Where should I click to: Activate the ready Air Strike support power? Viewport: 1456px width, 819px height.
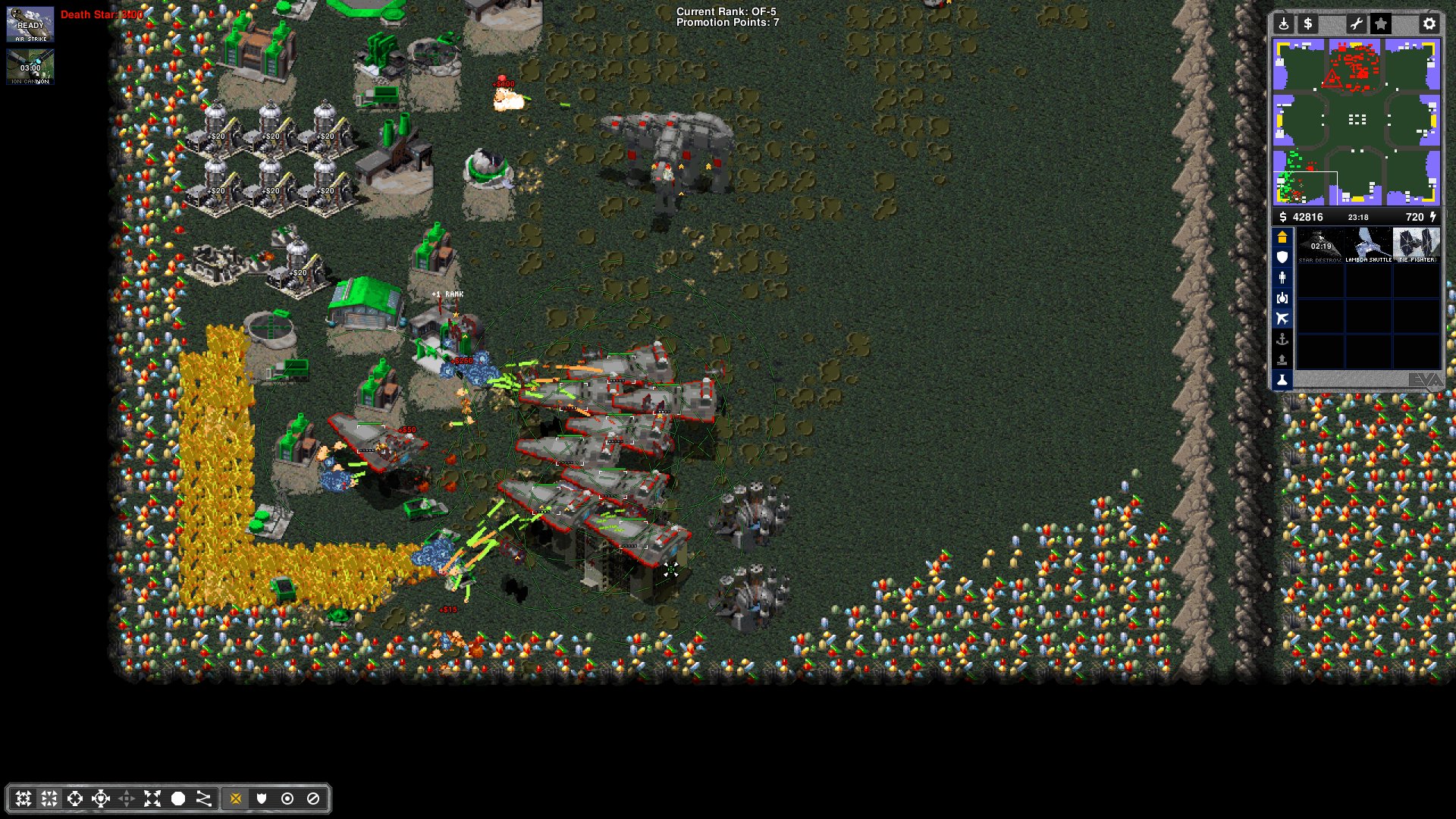30,25
